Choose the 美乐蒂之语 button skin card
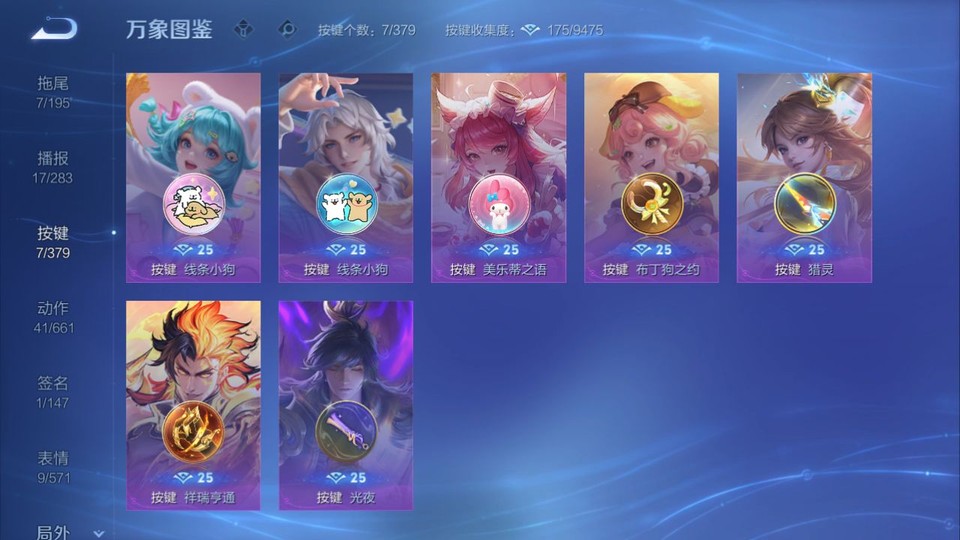 [x=498, y=177]
